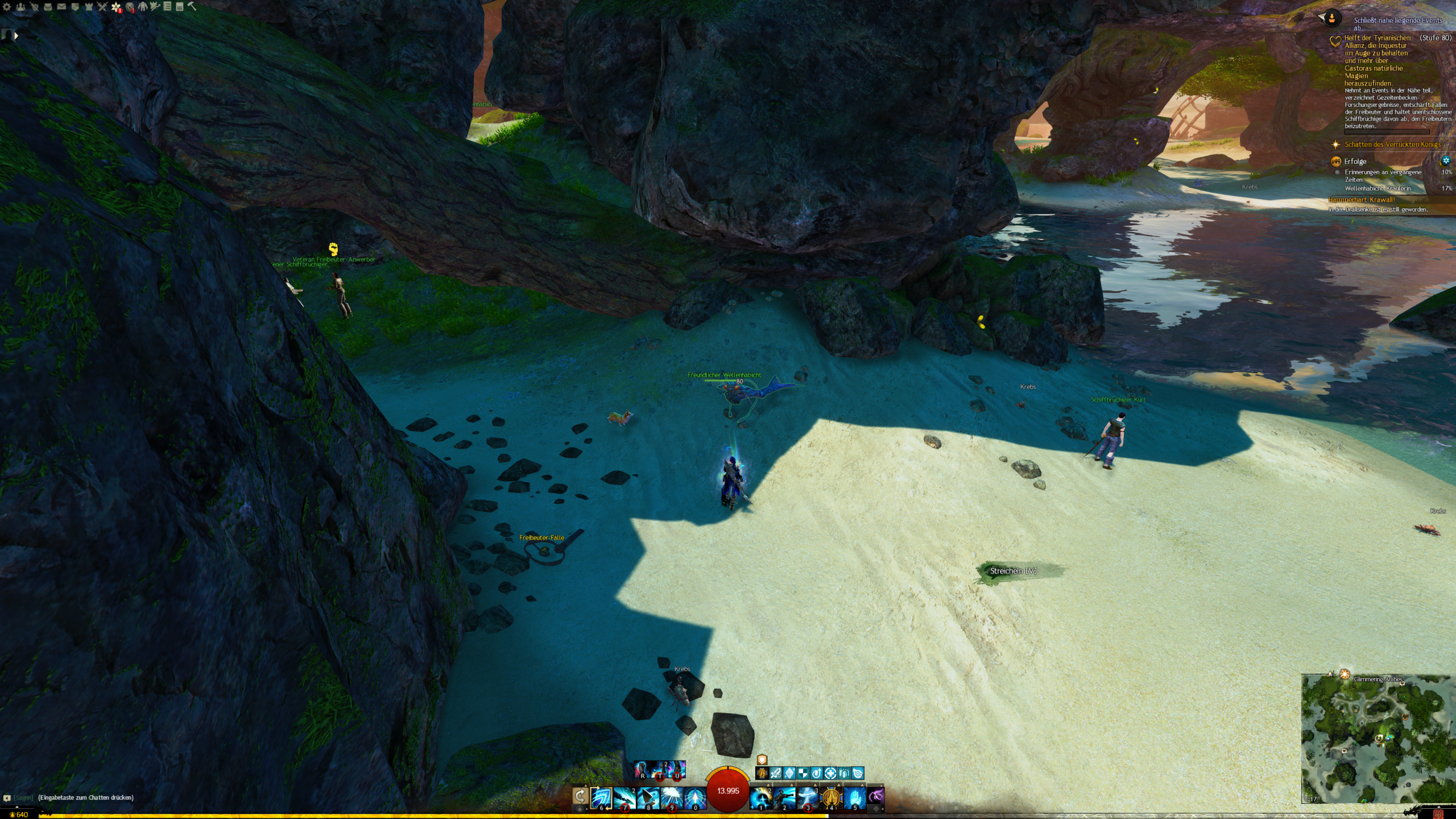Image resolution: width=1456 pixels, height=819 pixels.
Task: Activate the glowing hand skill on slot 5
Action: [854, 798]
